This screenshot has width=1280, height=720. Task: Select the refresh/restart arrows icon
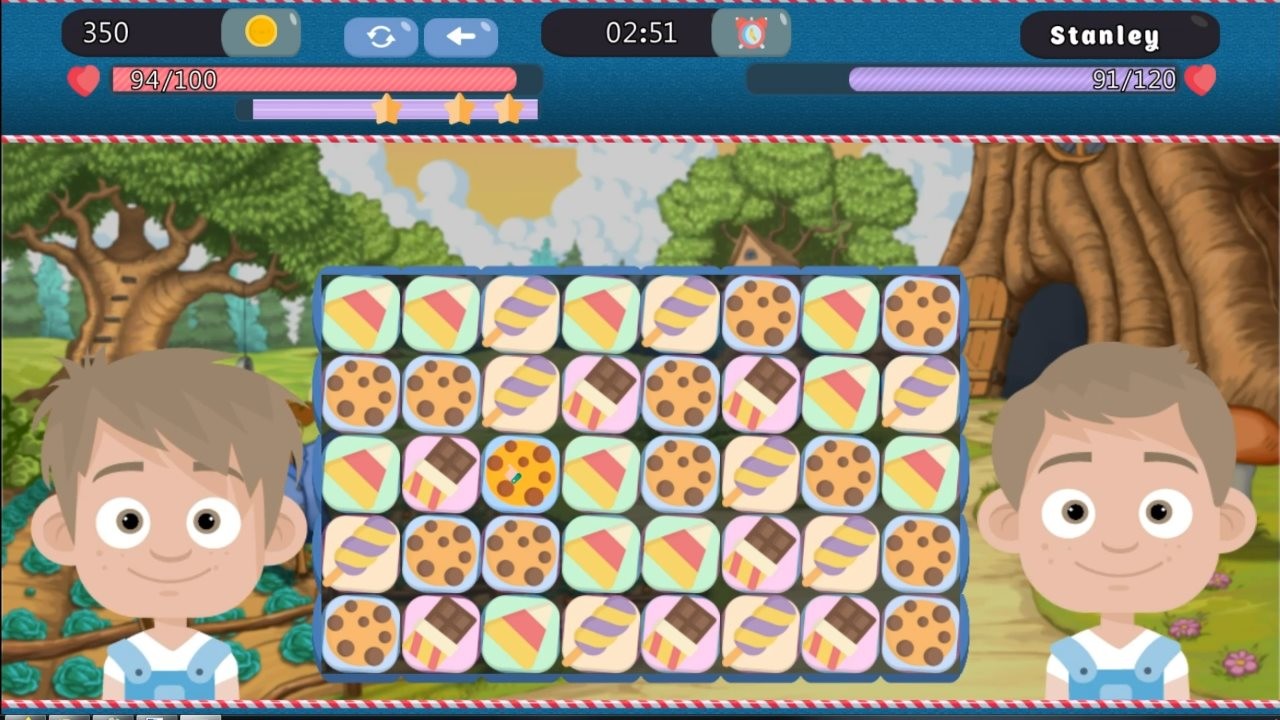[x=380, y=34]
